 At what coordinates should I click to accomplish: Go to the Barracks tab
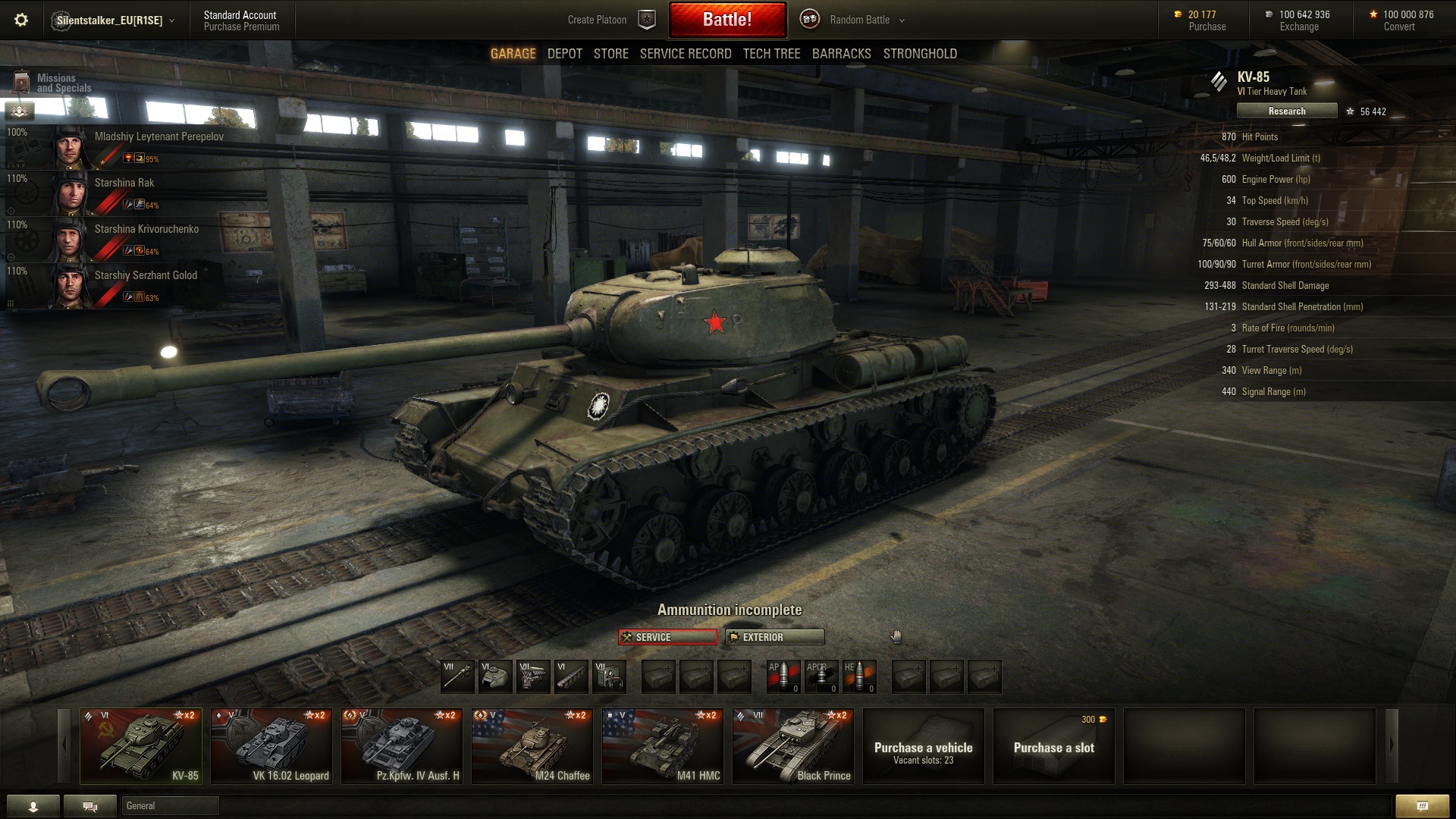click(841, 54)
